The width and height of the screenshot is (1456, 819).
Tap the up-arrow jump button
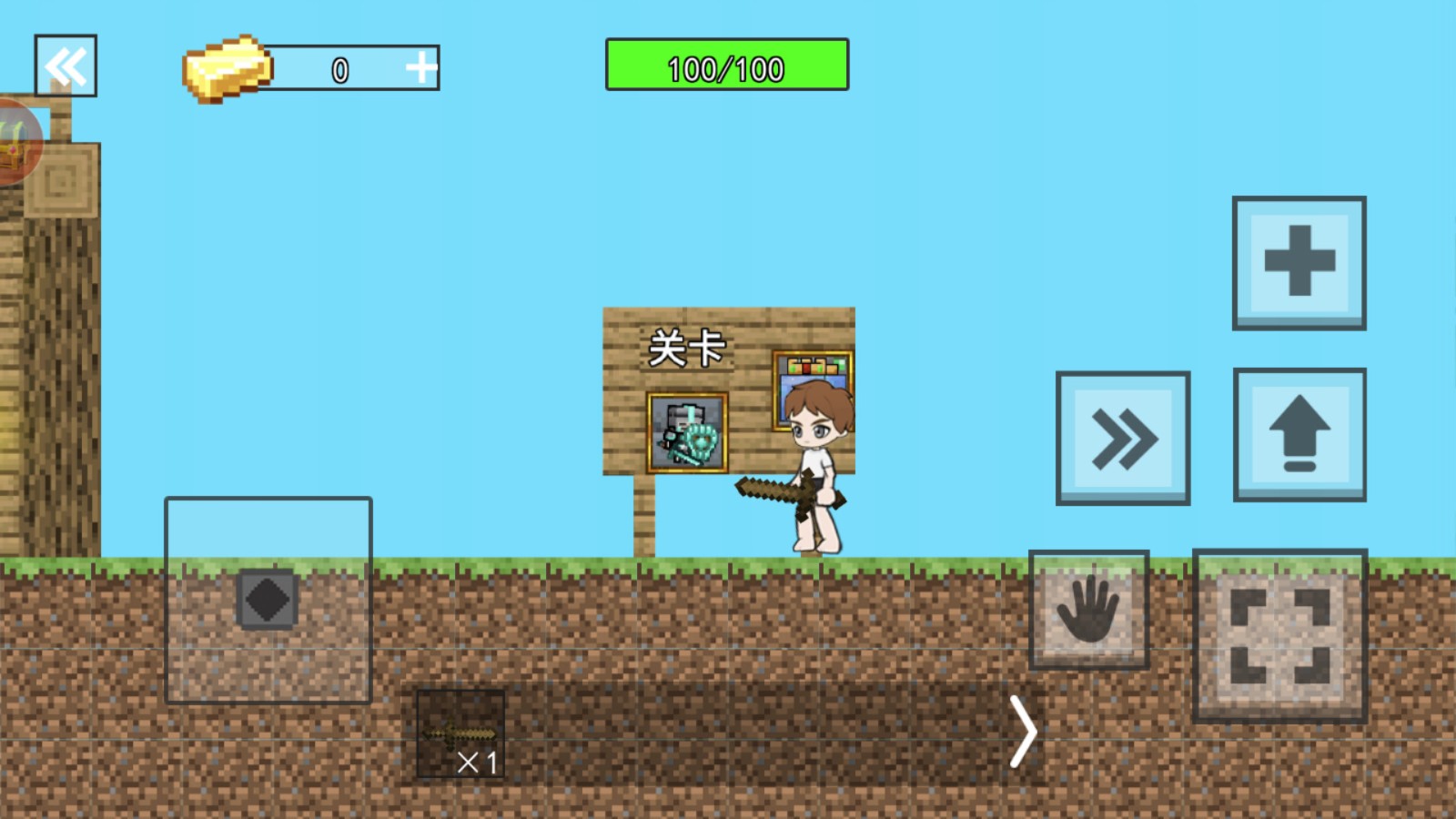point(1299,435)
